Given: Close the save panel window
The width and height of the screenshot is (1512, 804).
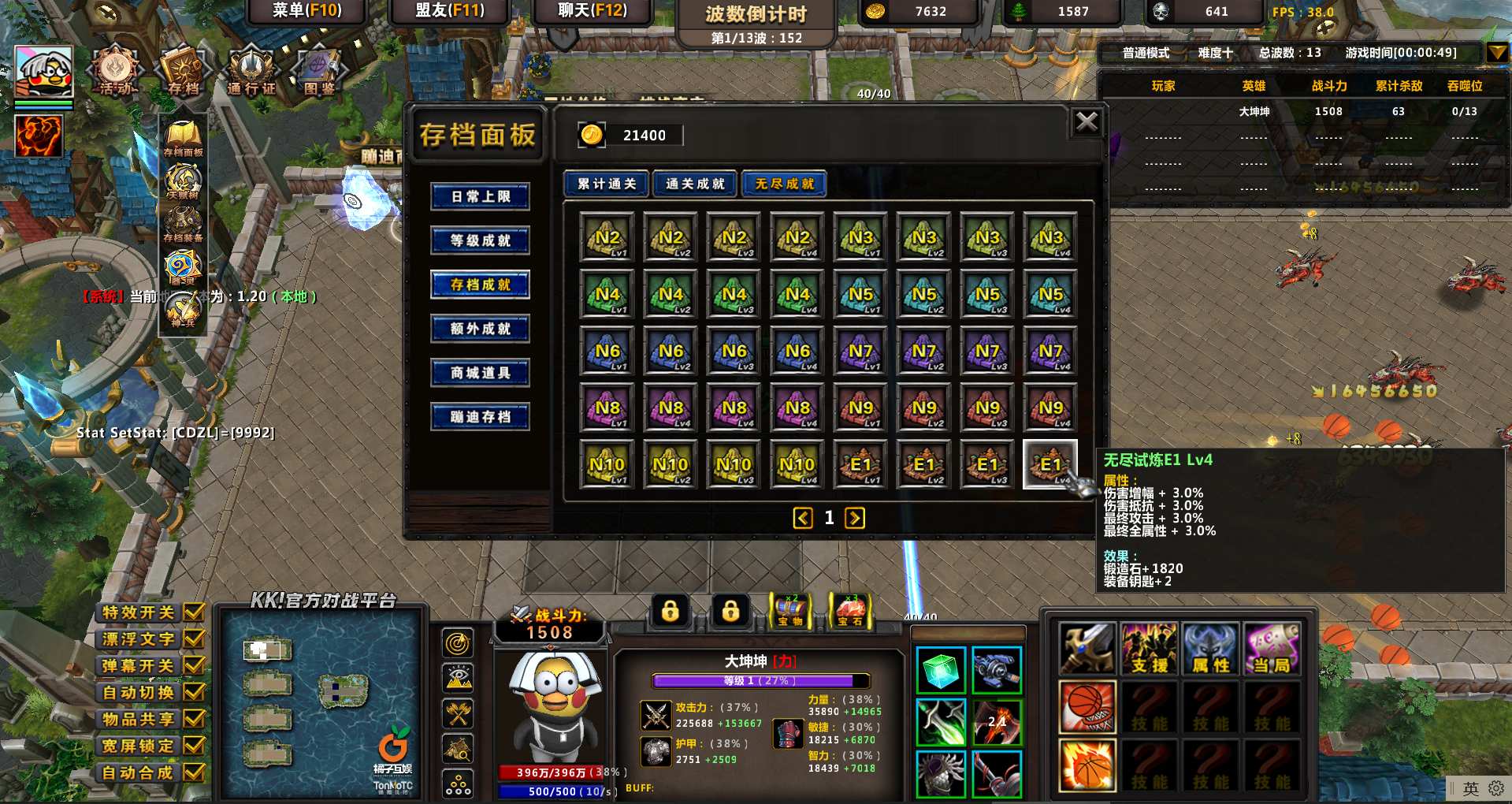Looking at the screenshot, I should (x=1087, y=122).
